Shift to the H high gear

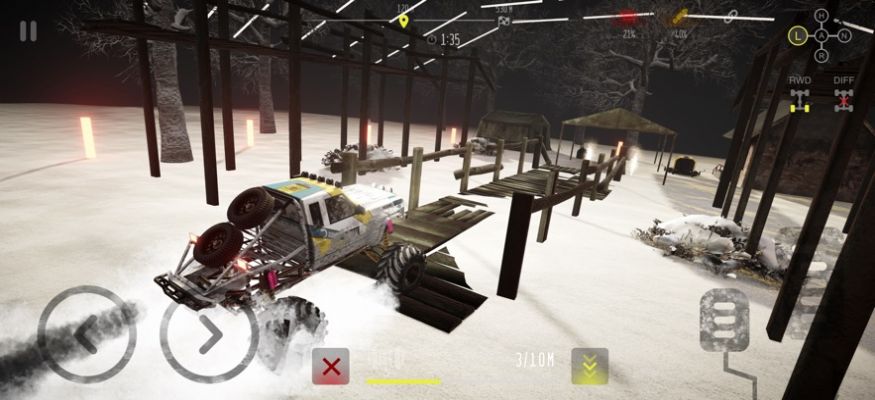(x=821, y=15)
